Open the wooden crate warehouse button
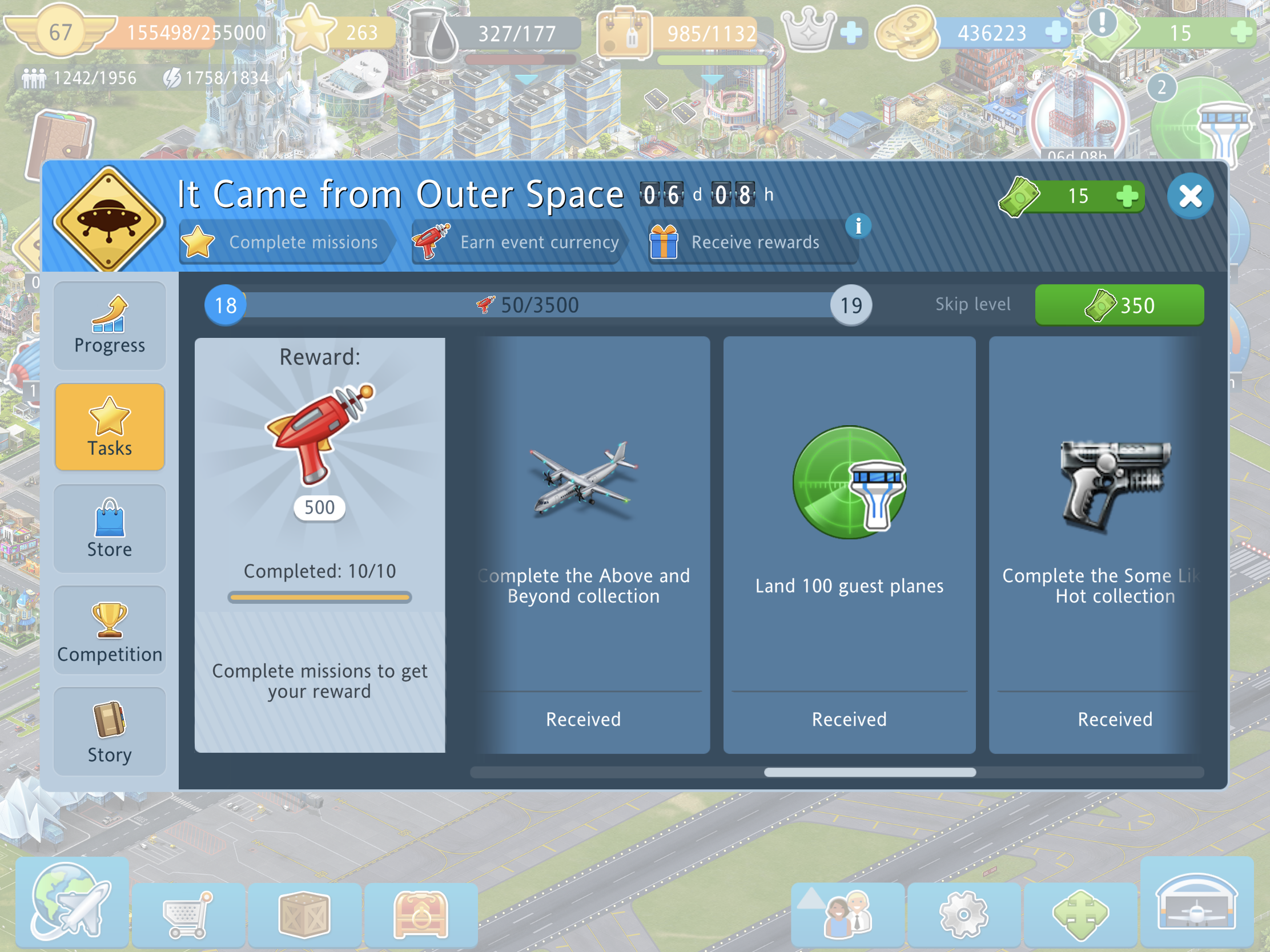 click(x=304, y=914)
